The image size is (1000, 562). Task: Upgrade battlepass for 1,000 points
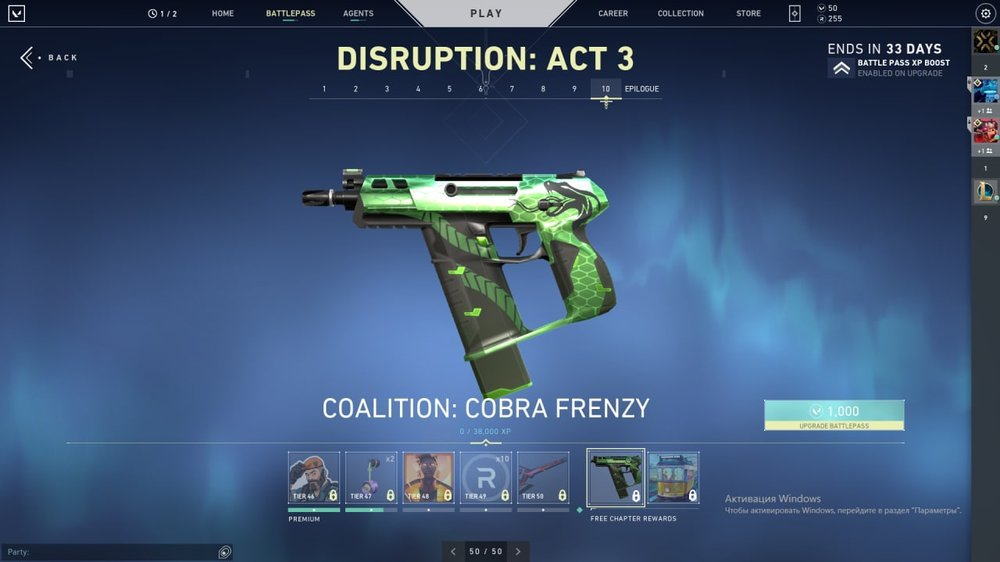pos(834,415)
